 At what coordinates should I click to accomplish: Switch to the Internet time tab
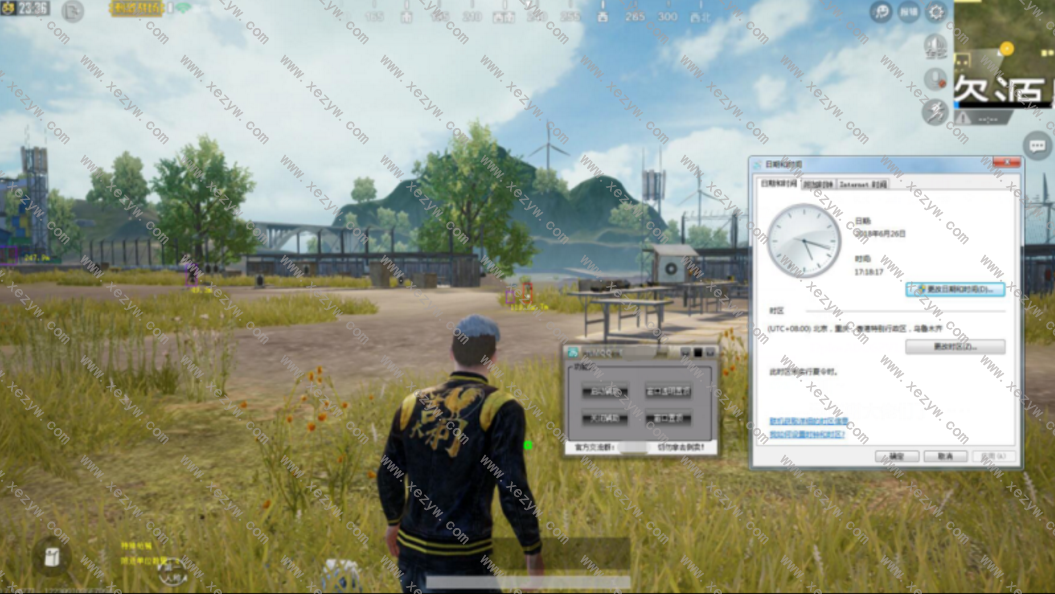pos(862,184)
